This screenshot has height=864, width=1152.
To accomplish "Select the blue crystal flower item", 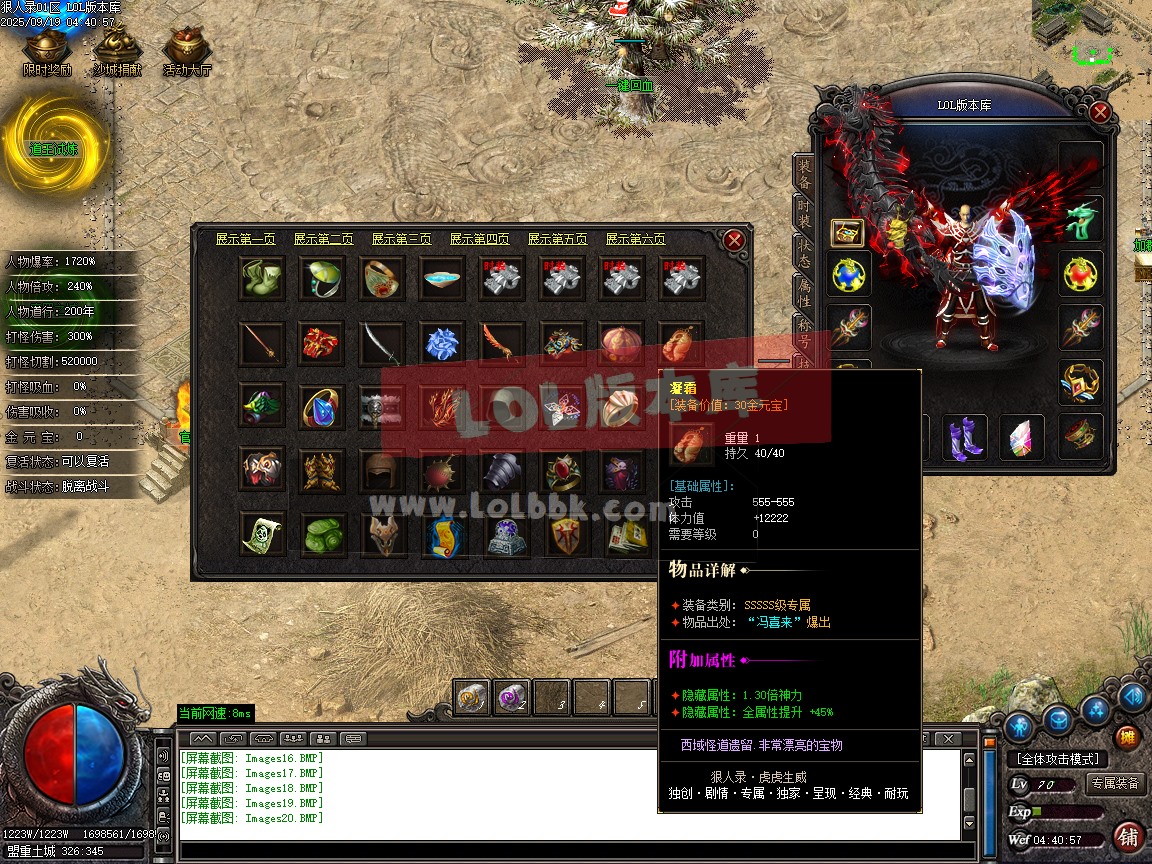I will tap(442, 343).
